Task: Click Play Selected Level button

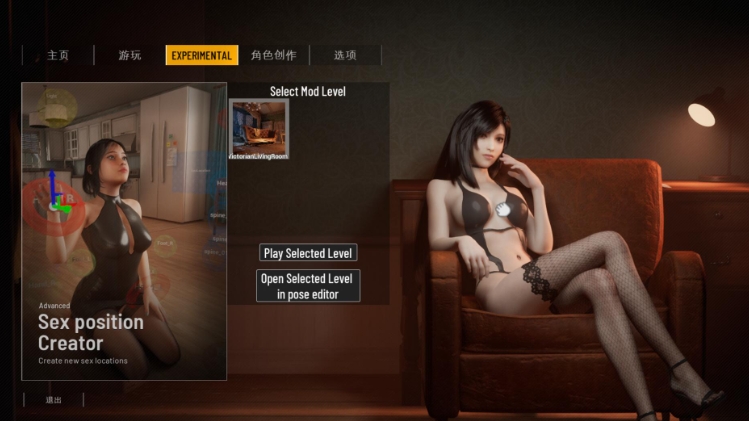Action: (x=308, y=253)
